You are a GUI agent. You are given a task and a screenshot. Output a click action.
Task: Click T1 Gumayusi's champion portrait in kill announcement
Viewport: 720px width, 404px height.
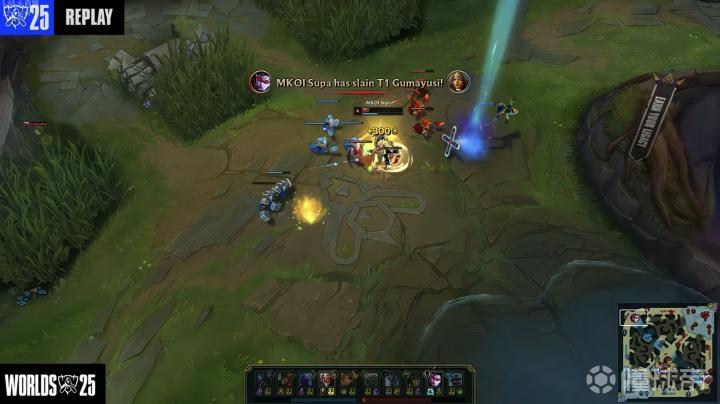coord(458,81)
